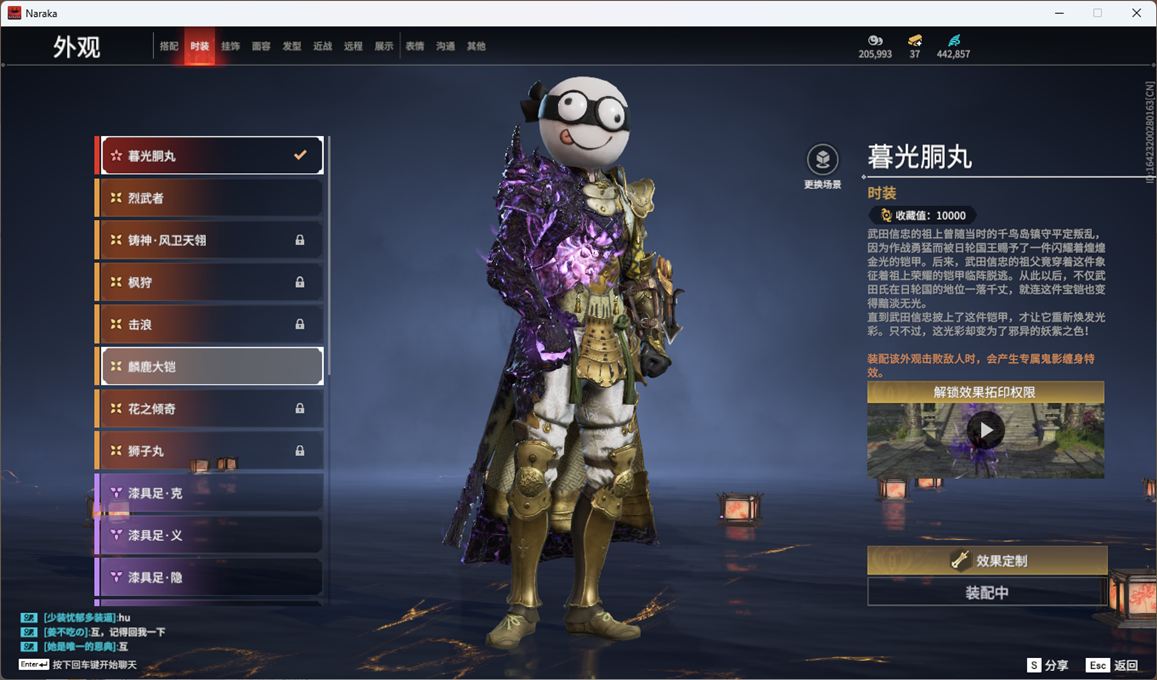Image resolution: width=1157 pixels, height=680 pixels.
Task: Open the 其他 tab
Action: click(x=476, y=46)
